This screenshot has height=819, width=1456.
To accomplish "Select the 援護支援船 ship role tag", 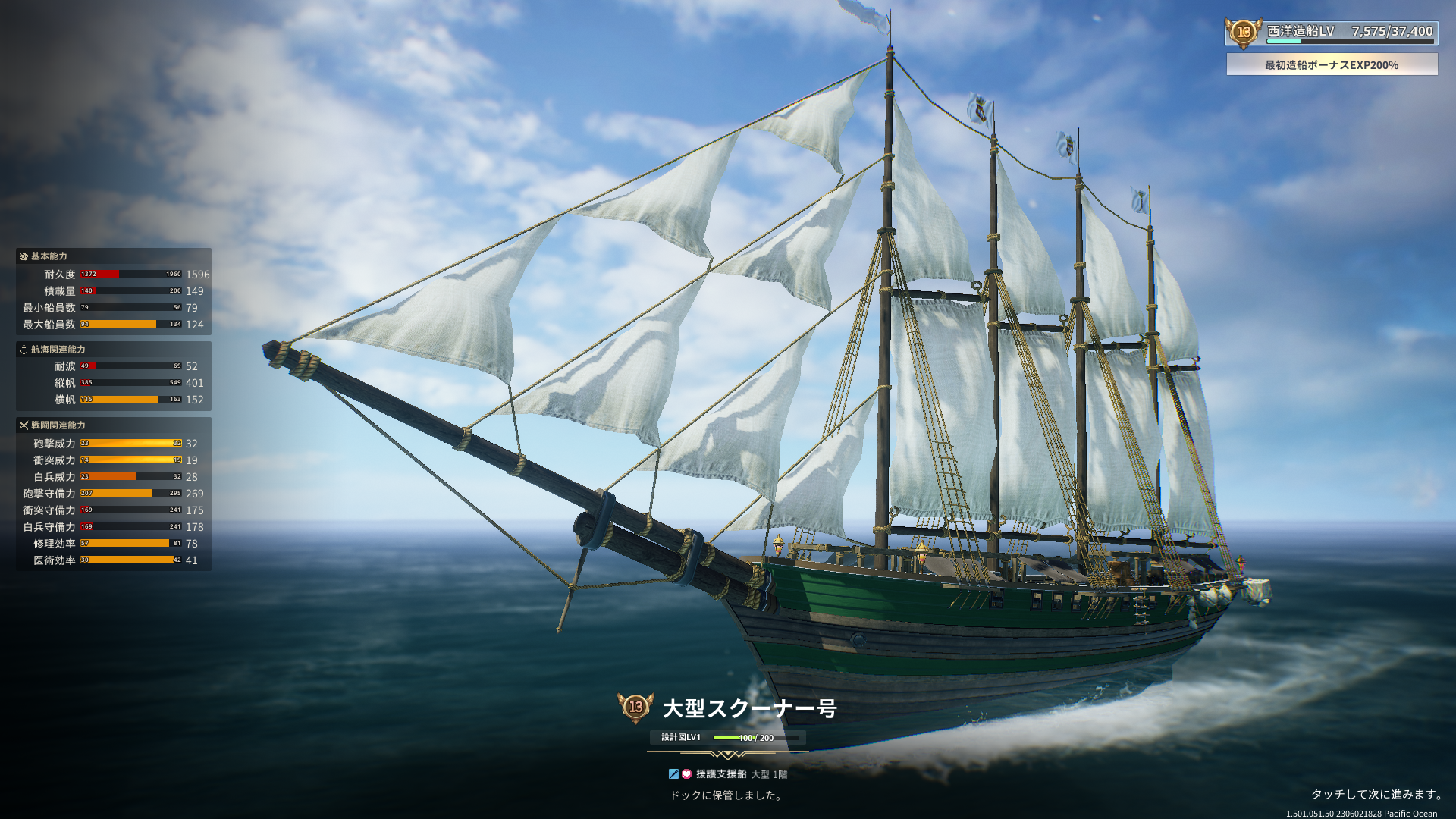I will [x=720, y=774].
